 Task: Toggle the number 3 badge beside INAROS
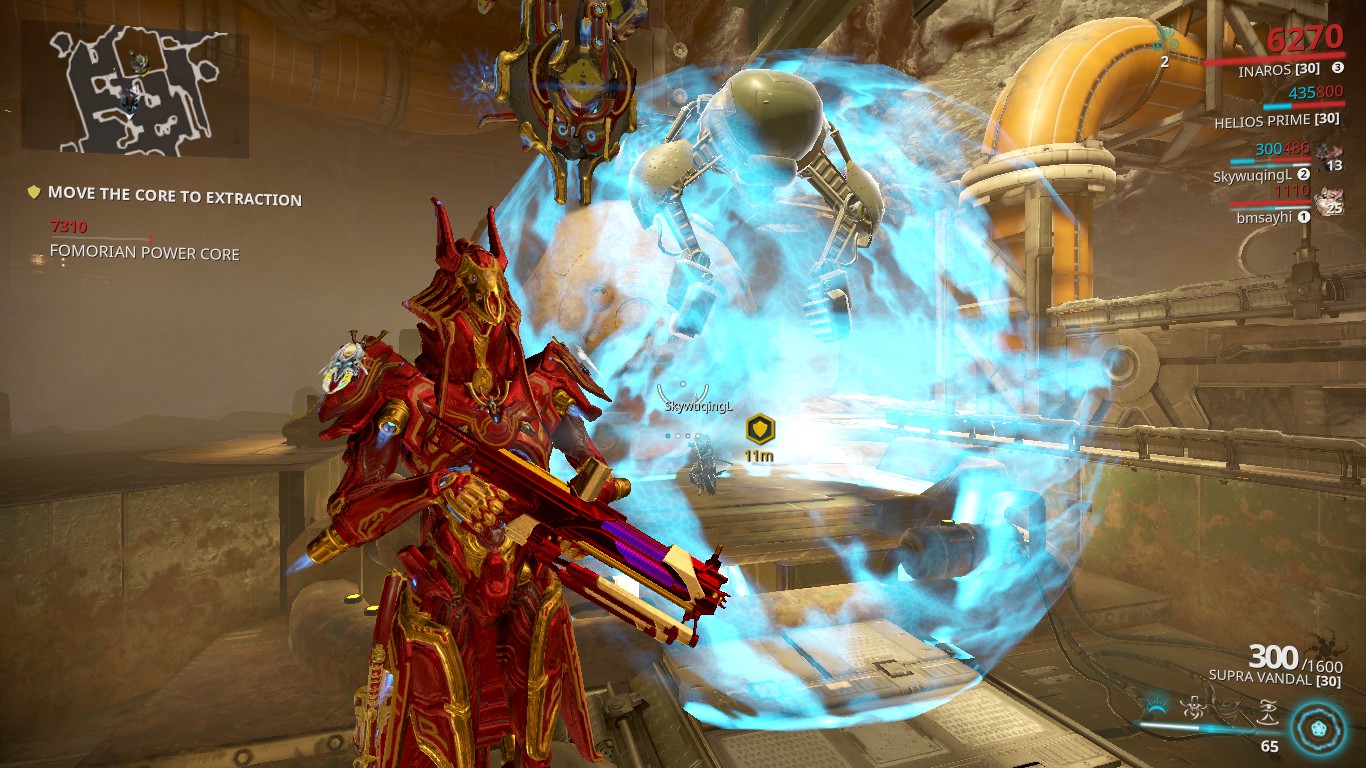click(x=1337, y=67)
